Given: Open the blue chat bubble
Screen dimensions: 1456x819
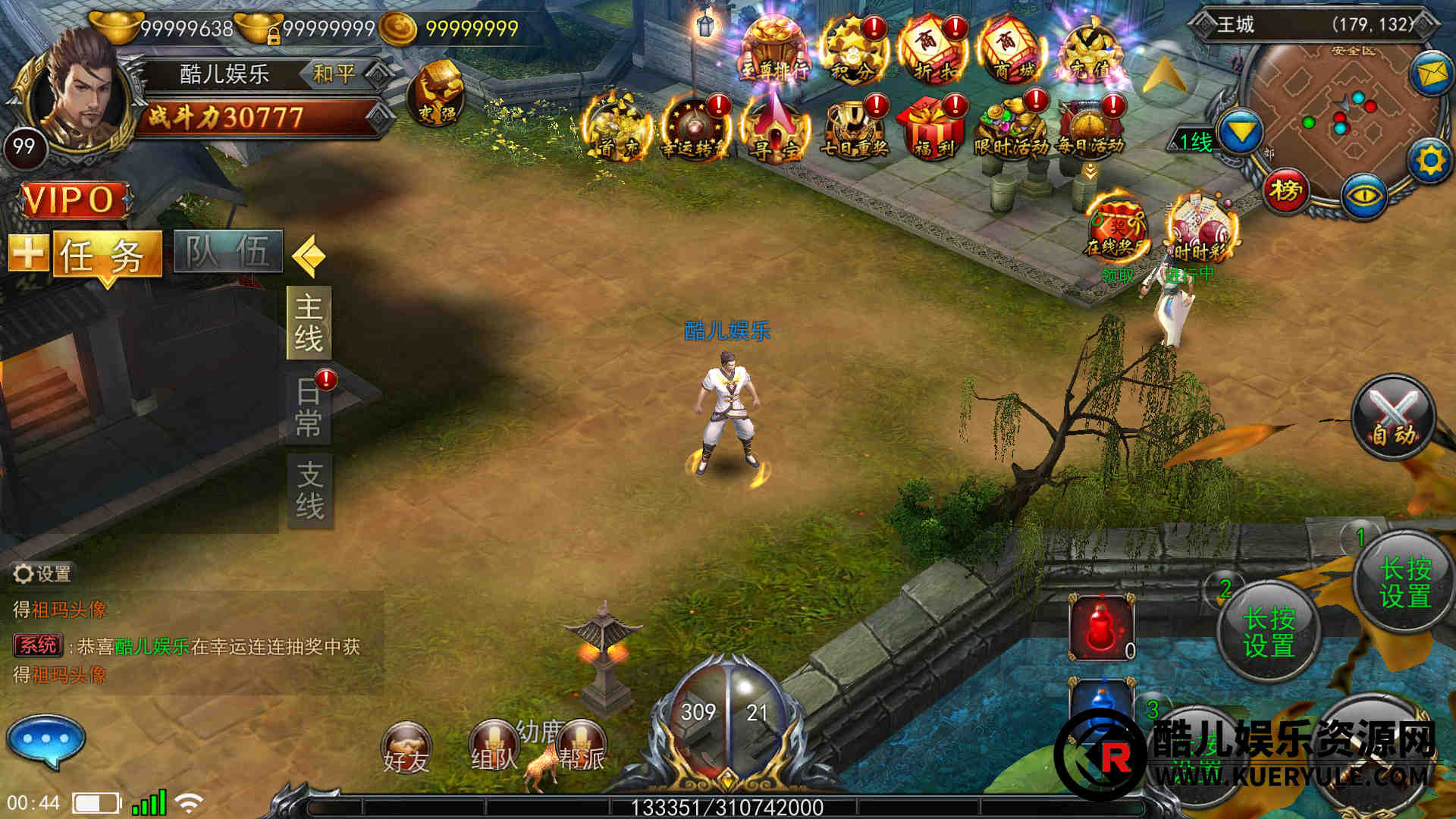Looking at the screenshot, I should click(x=45, y=741).
